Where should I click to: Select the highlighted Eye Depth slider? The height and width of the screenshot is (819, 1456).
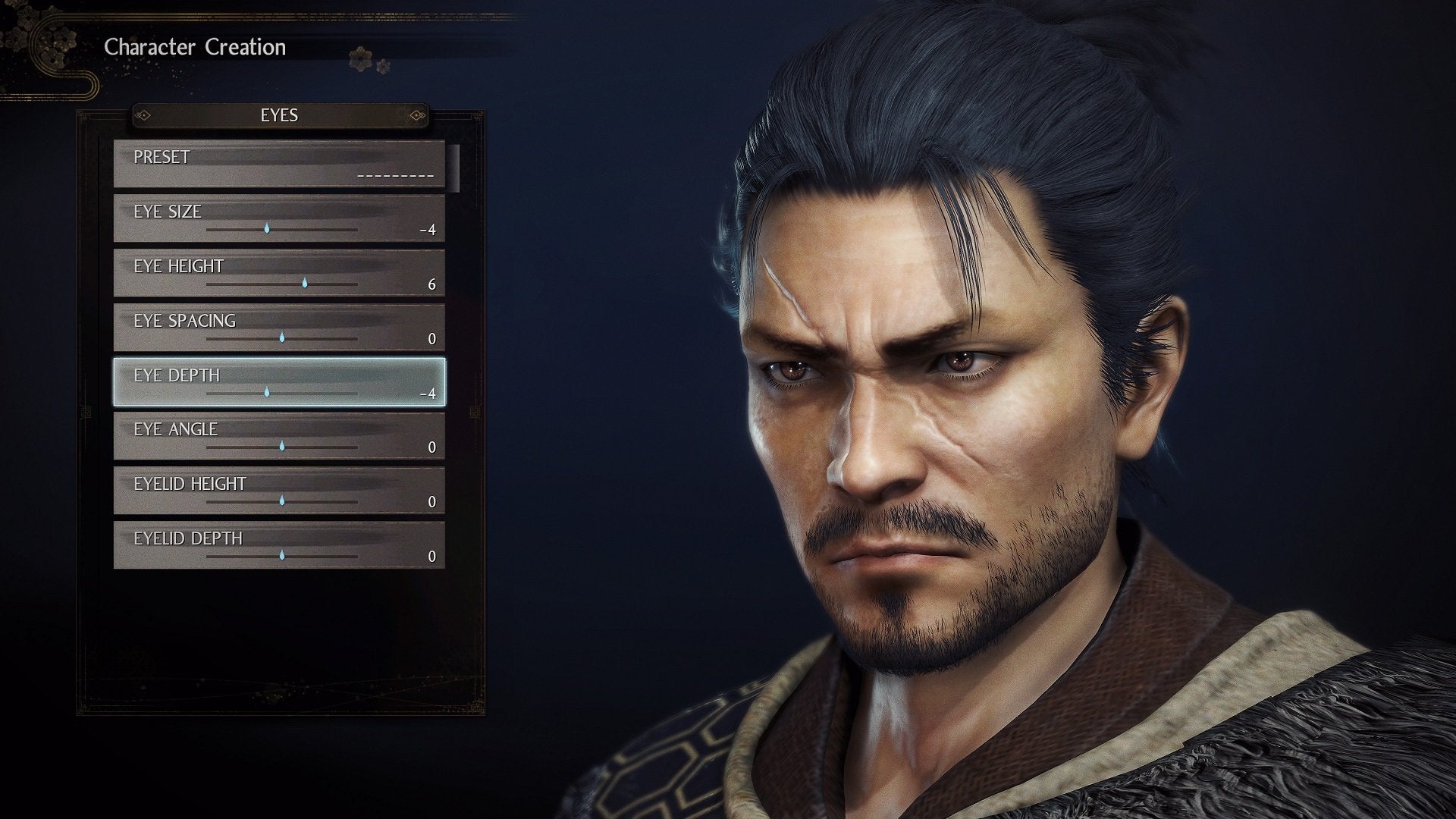click(x=267, y=392)
